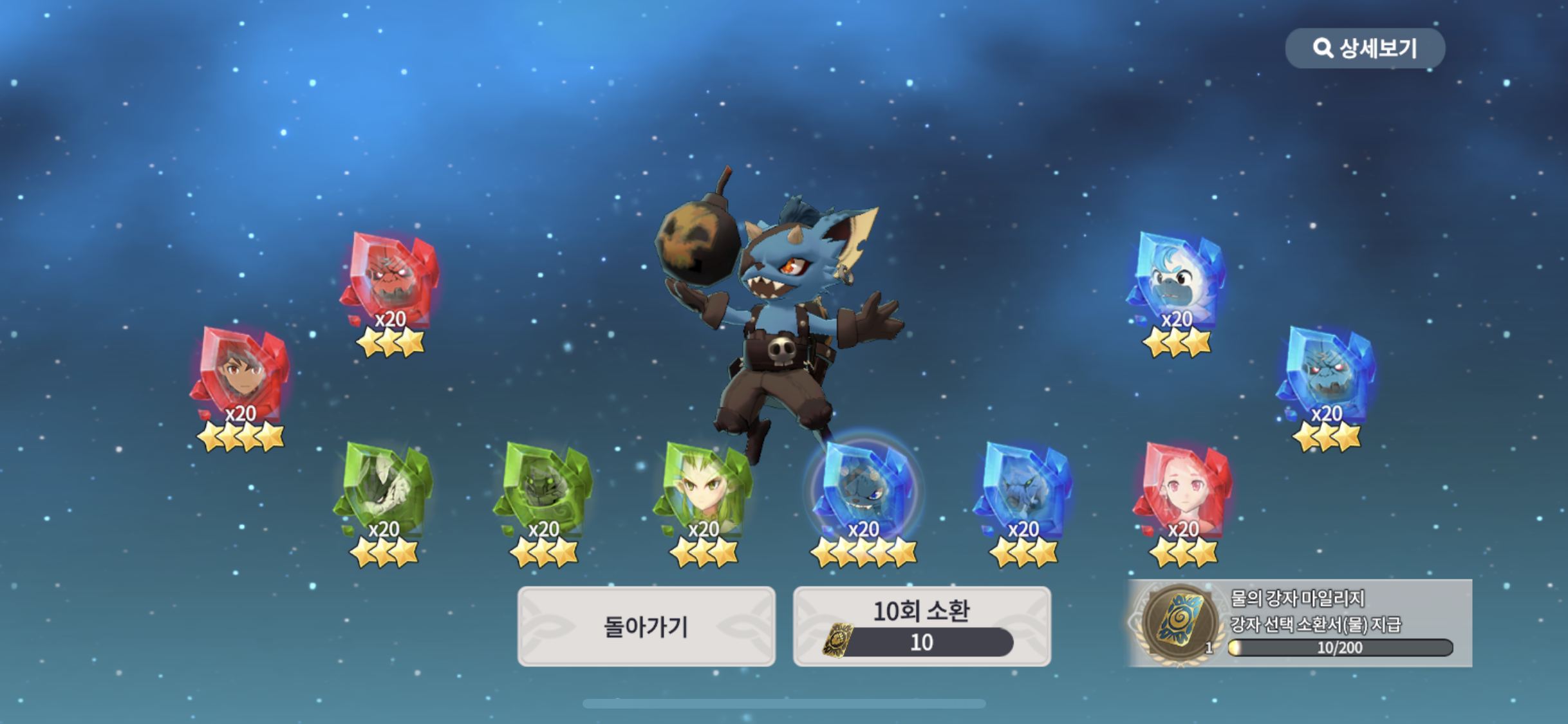Screen dimensions: 1568x724
Task: Open the water mileage reward panel
Action: 1300,623
